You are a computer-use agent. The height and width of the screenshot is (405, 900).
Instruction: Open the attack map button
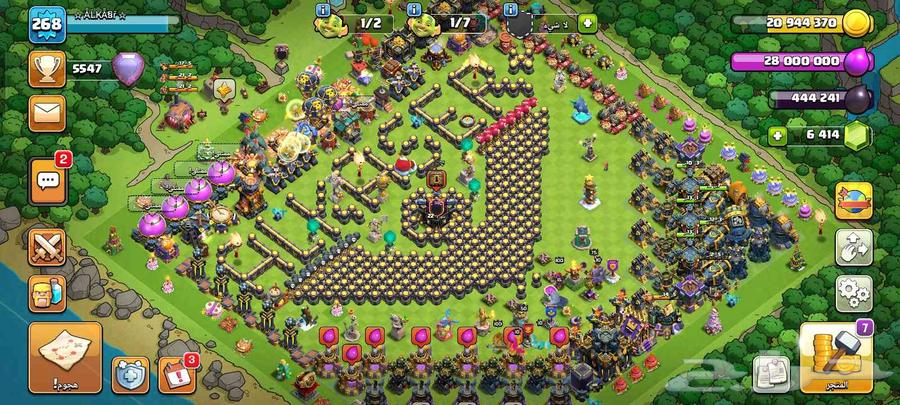(x=65, y=354)
